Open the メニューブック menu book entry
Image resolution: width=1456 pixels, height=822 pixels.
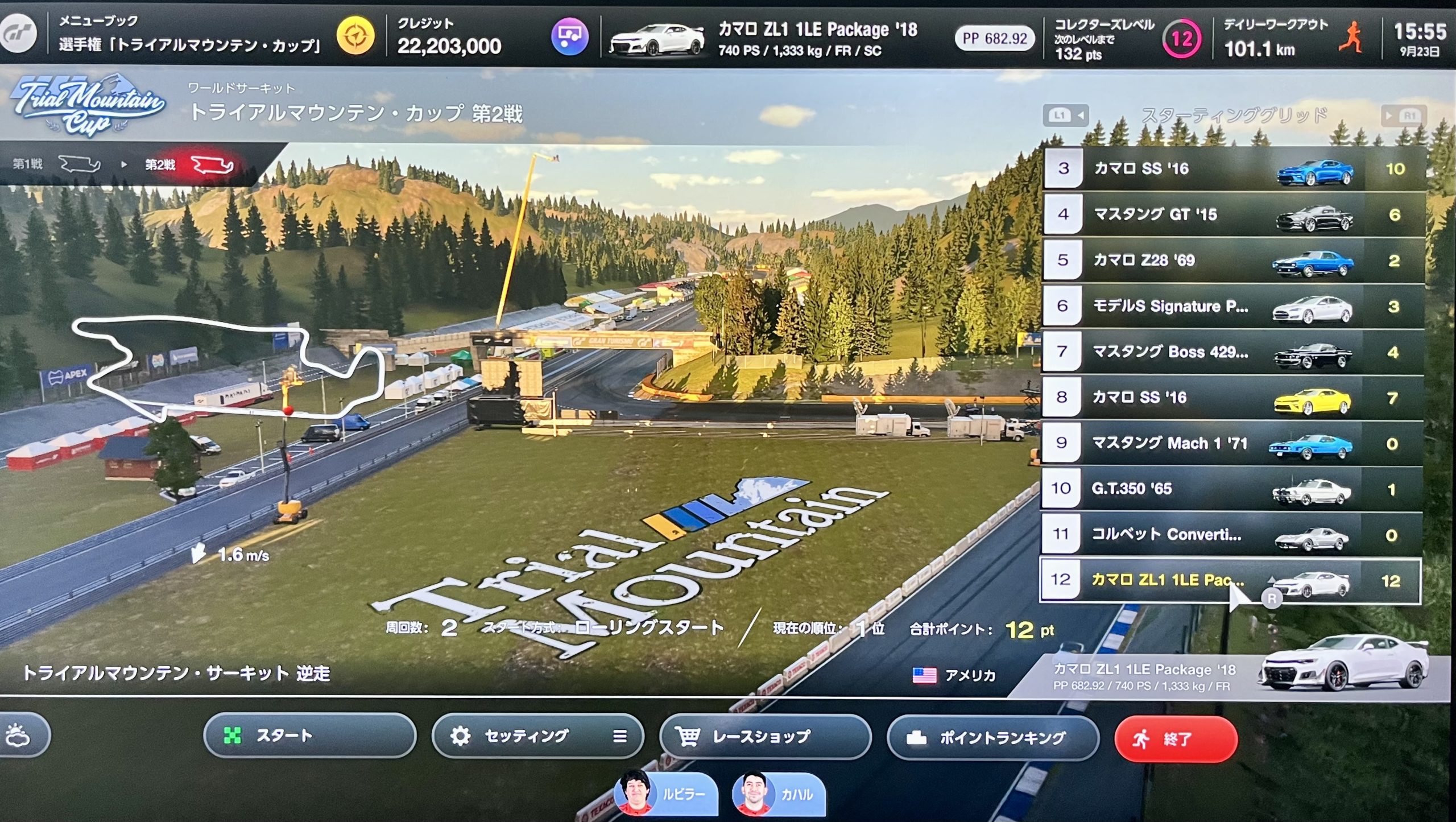pyautogui.click(x=188, y=34)
